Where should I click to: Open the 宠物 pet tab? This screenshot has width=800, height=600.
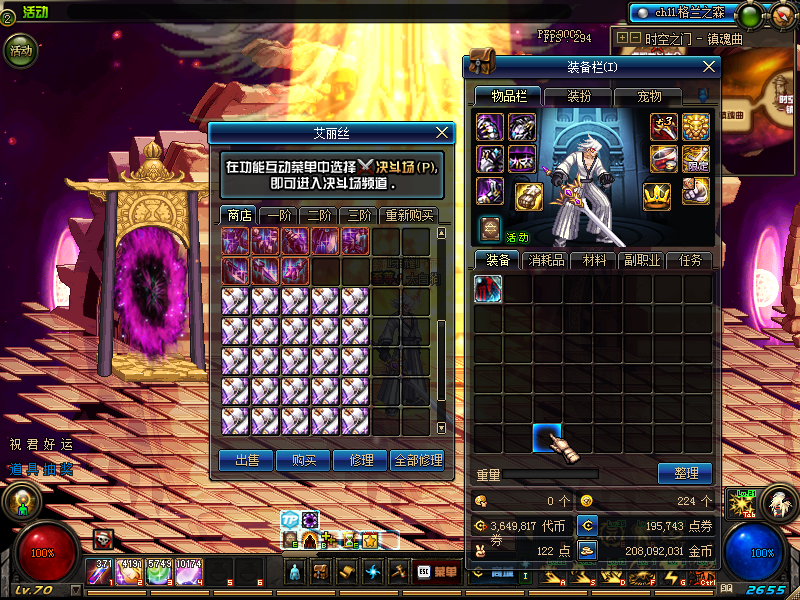650,97
